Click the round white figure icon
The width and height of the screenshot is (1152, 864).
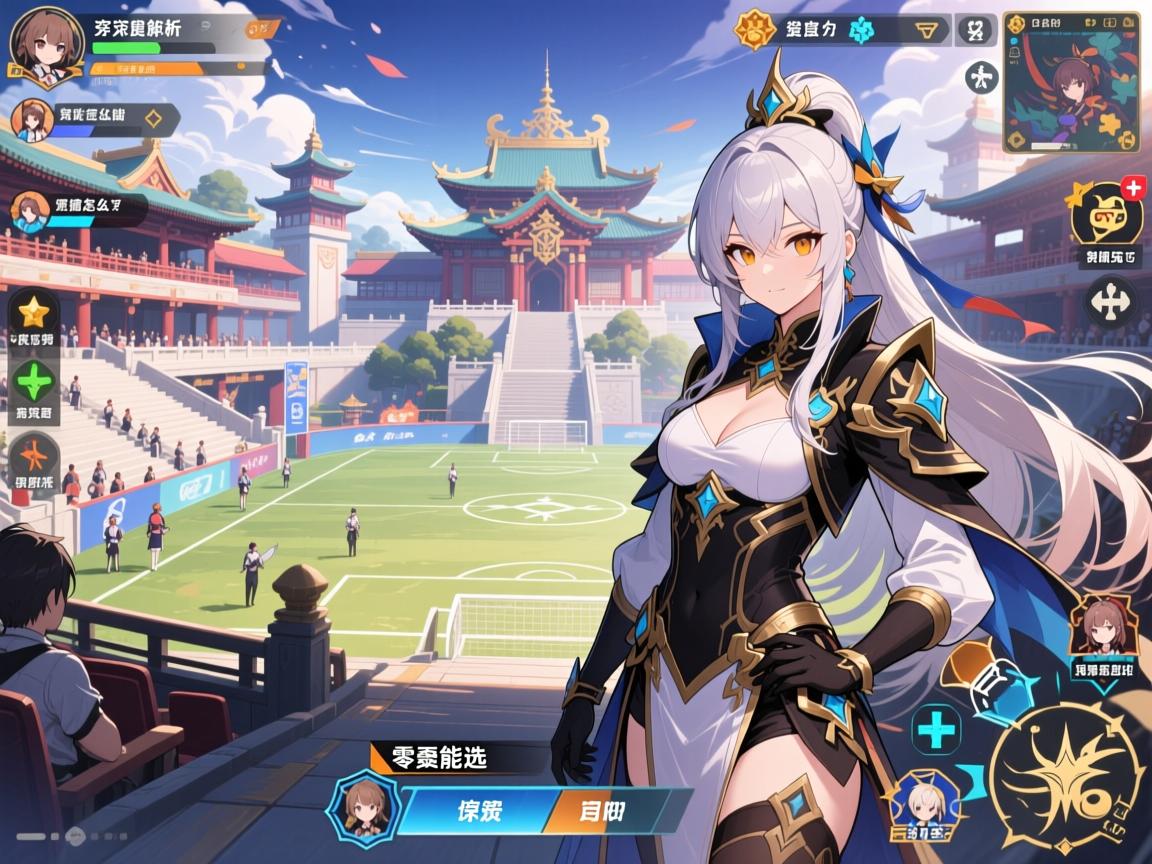pos(981,78)
